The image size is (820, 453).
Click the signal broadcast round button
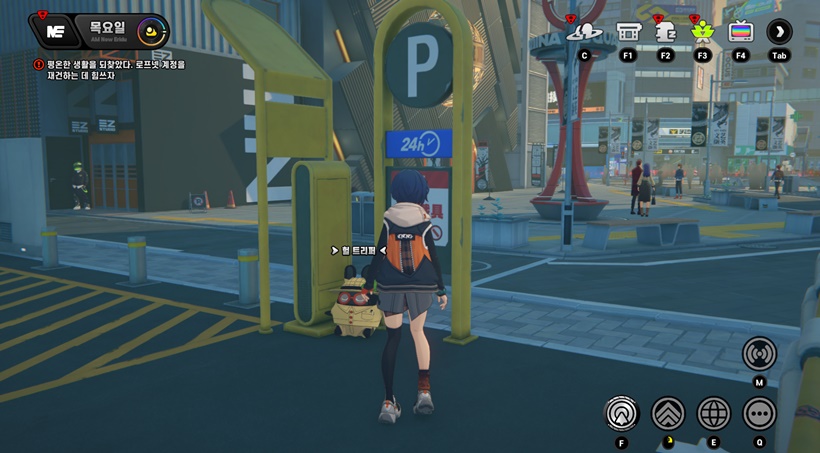[x=759, y=353]
